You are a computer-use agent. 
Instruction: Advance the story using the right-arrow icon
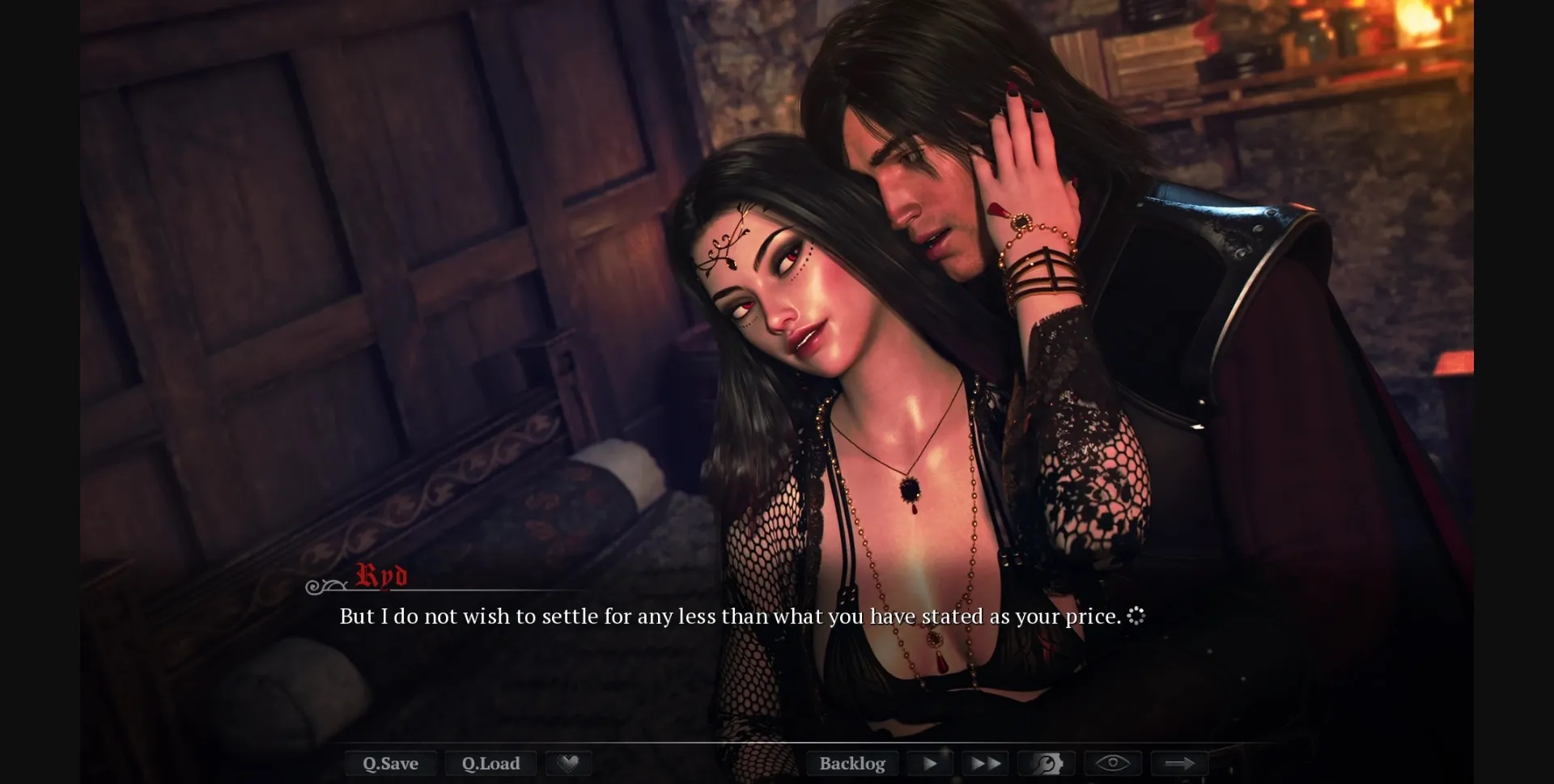[1180, 763]
